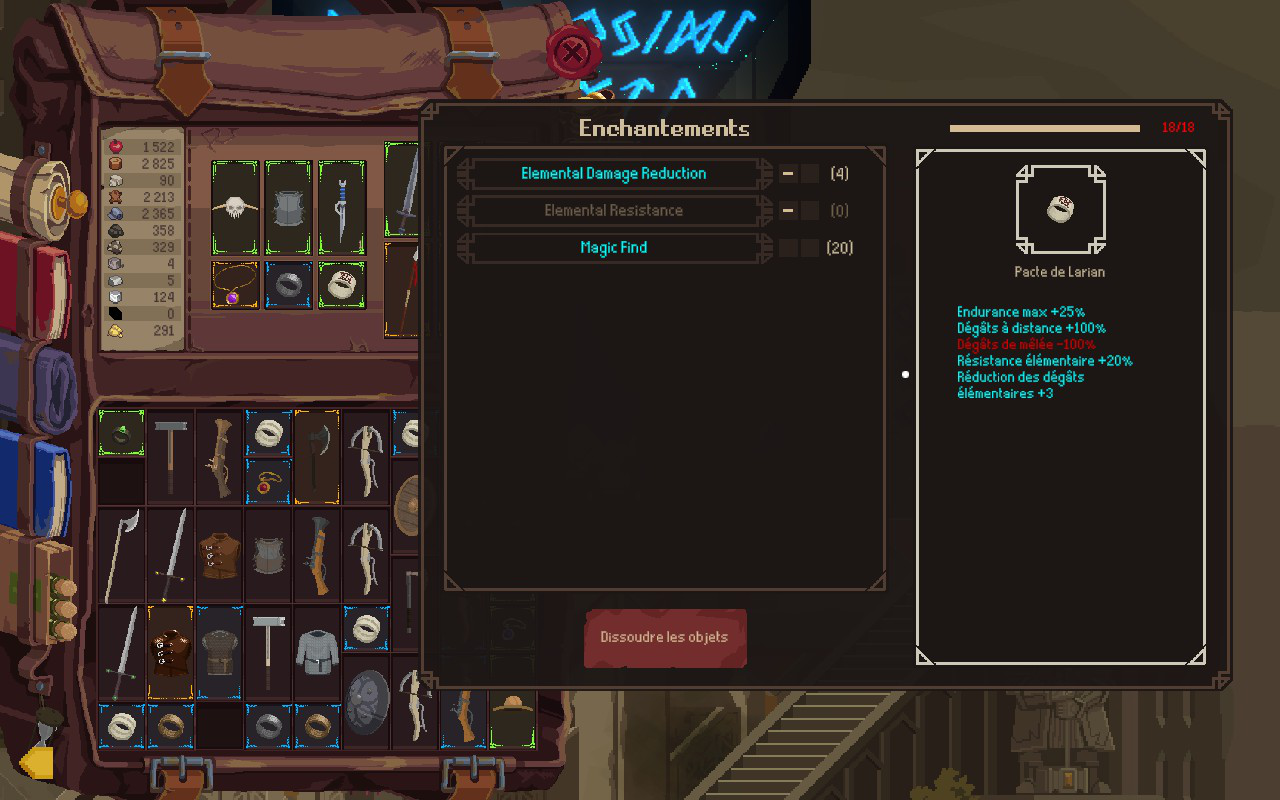Select the dark round shield in inventory
This screenshot has width=1280, height=800.
[x=366, y=700]
